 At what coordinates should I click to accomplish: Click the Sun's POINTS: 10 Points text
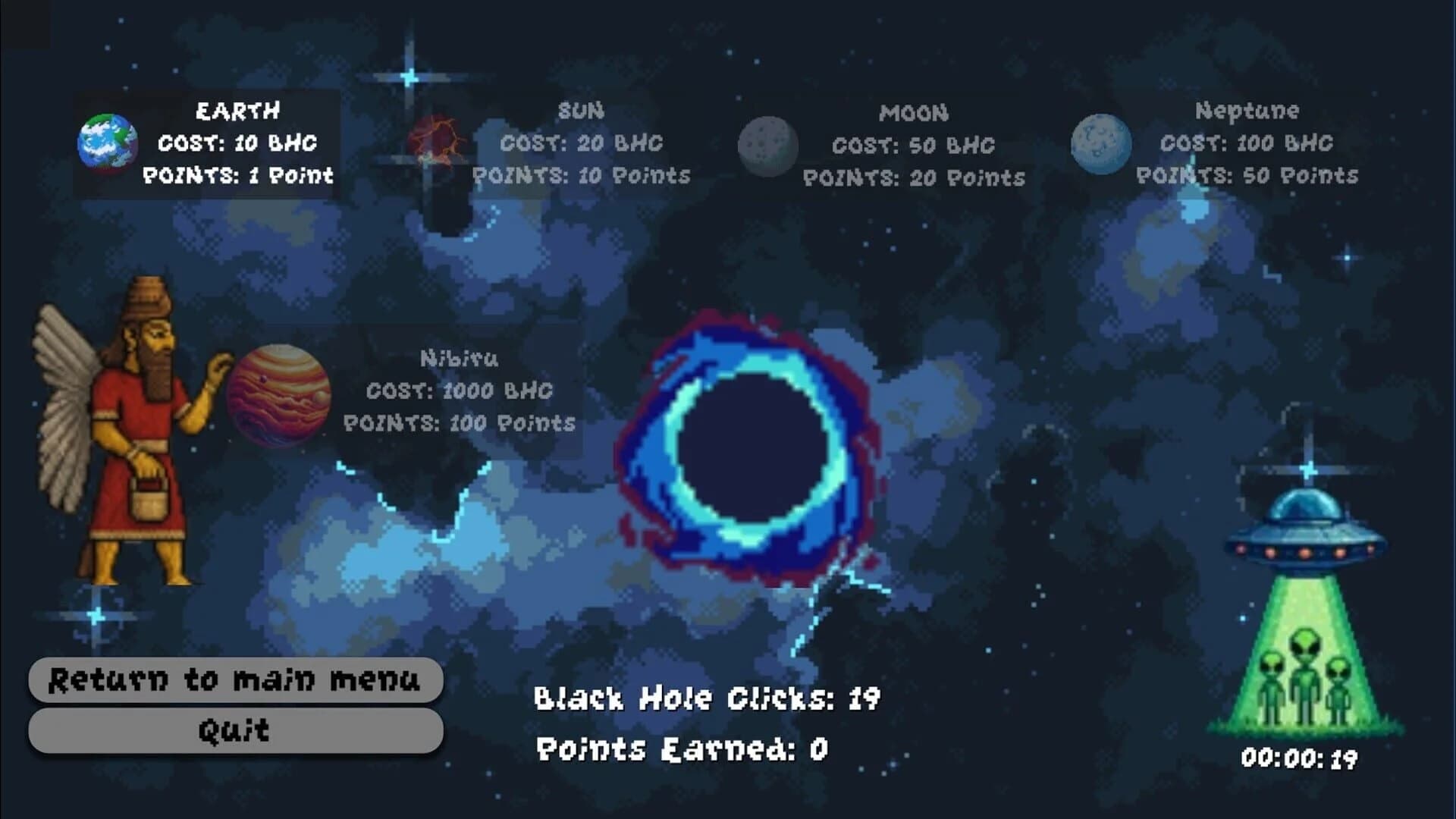pos(582,176)
